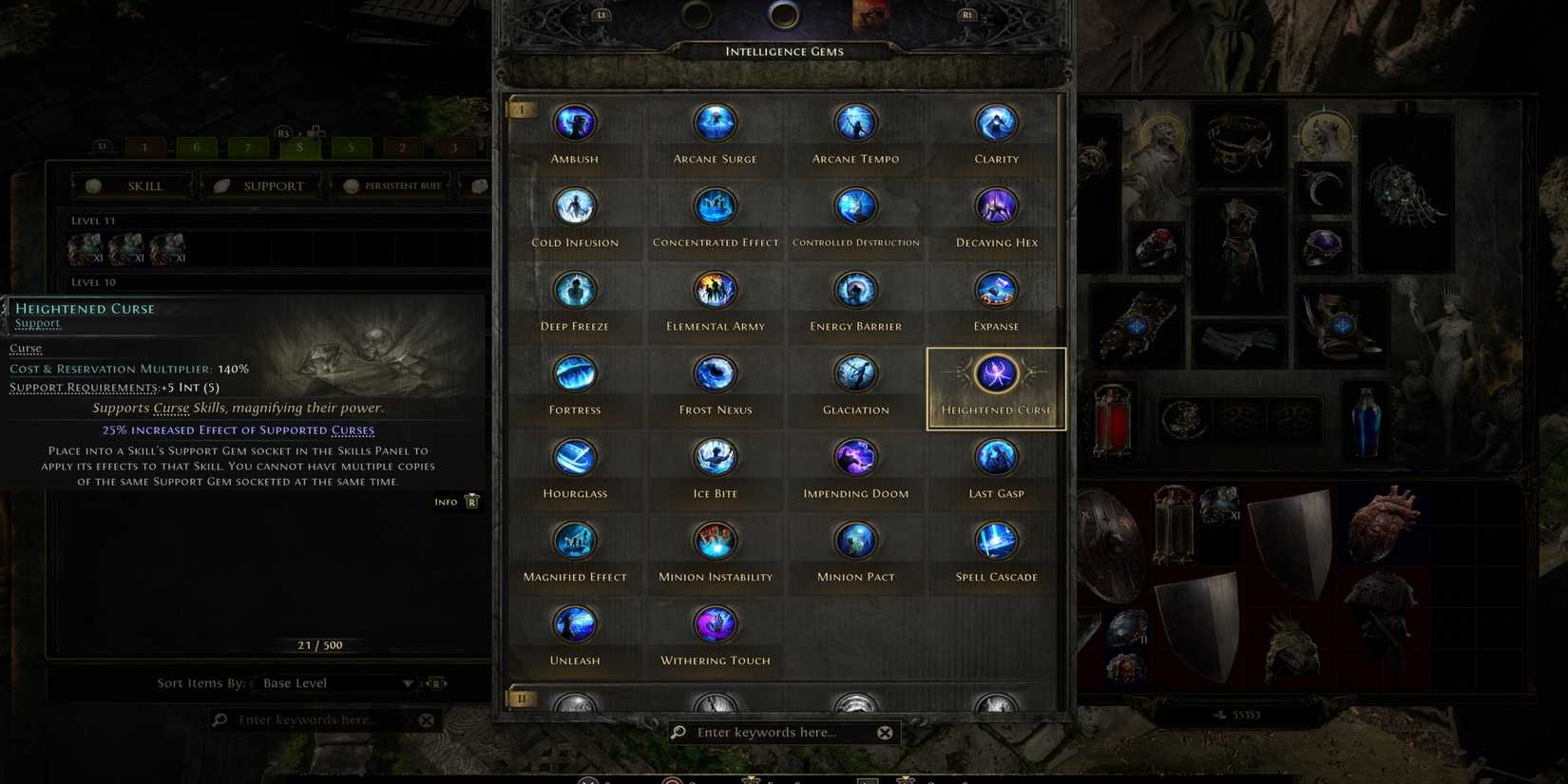Click the underlined Curse keyword link
This screenshot has height=784, width=1568.
click(x=25, y=348)
